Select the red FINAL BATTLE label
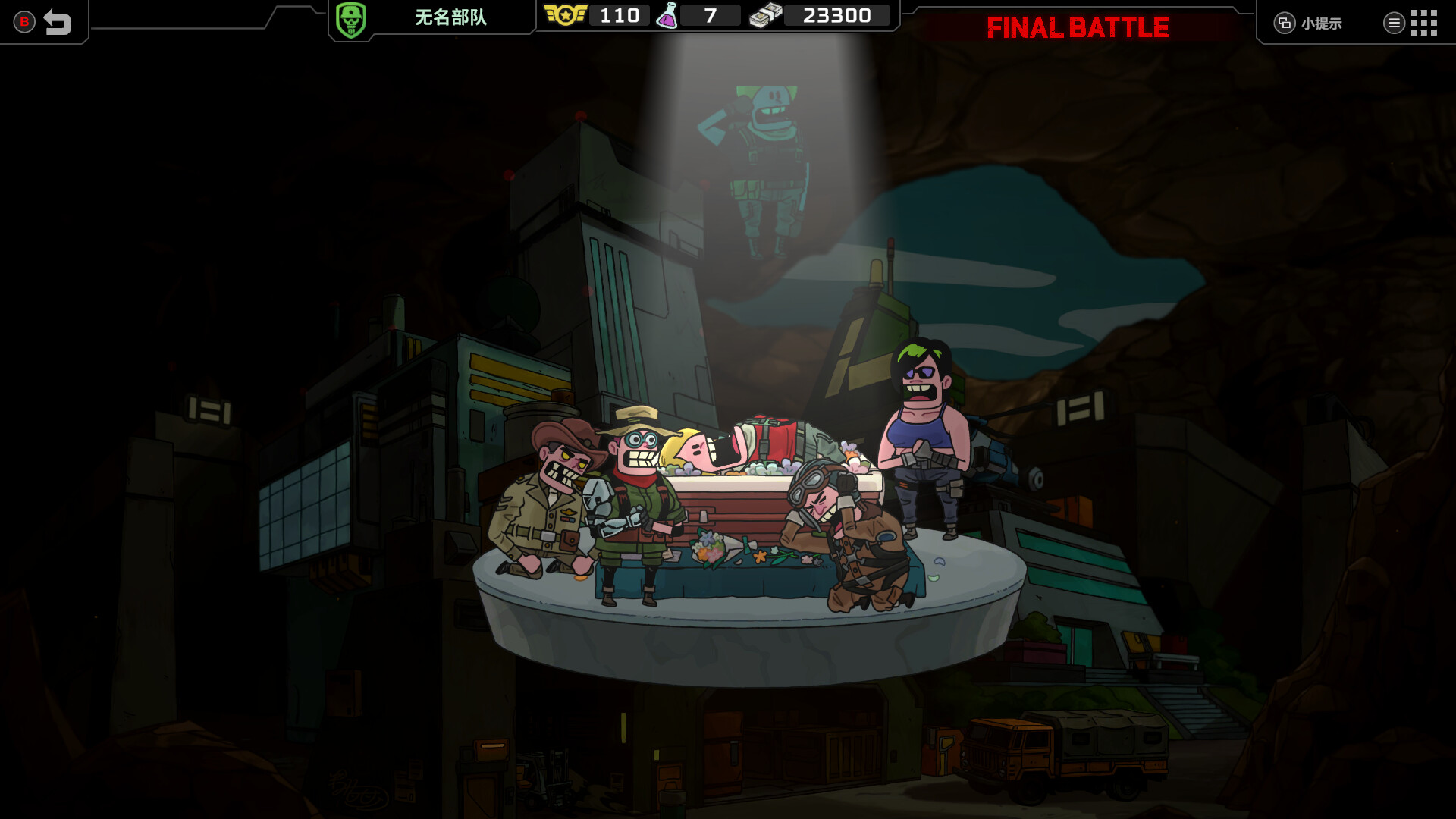 1077,28
